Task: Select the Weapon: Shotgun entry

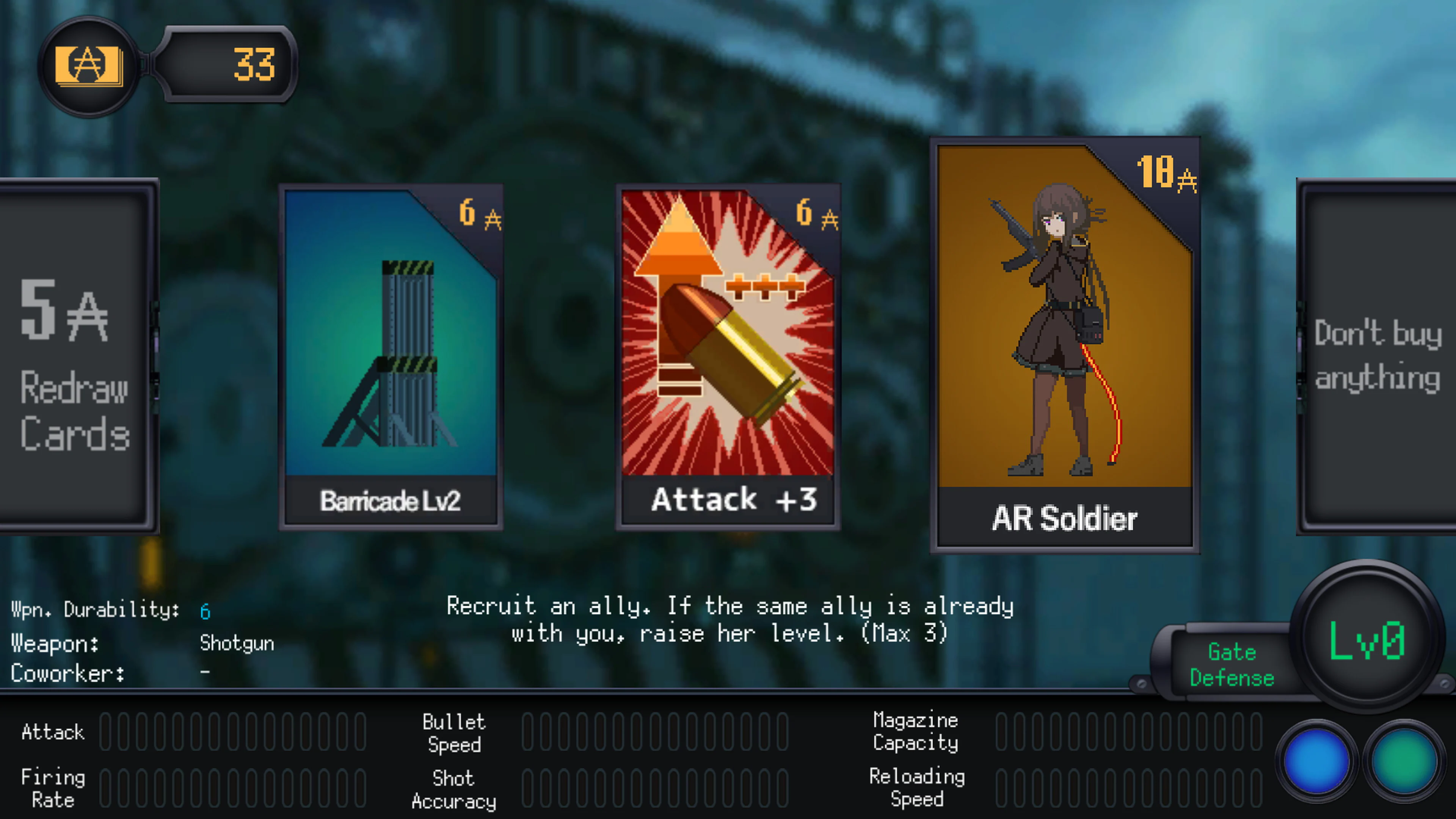Action: click(237, 643)
